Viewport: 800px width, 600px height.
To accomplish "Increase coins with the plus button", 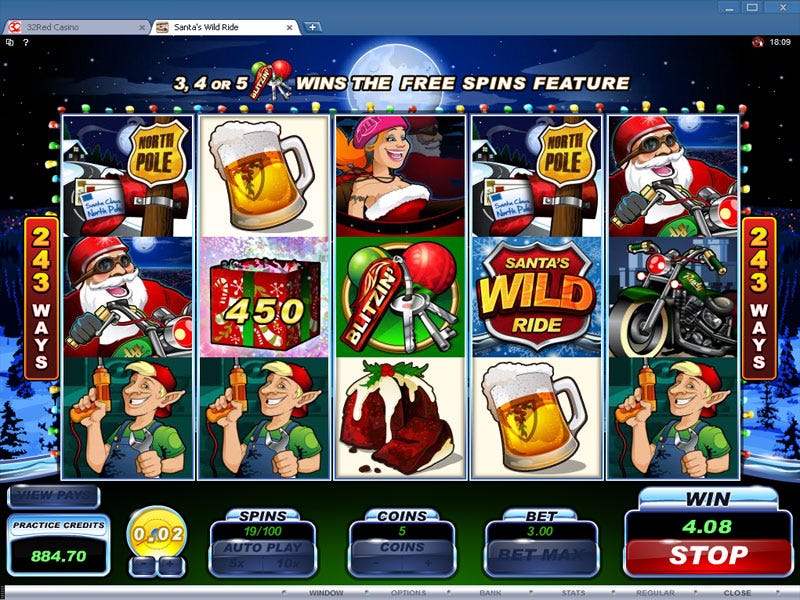I will pos(427,563).
